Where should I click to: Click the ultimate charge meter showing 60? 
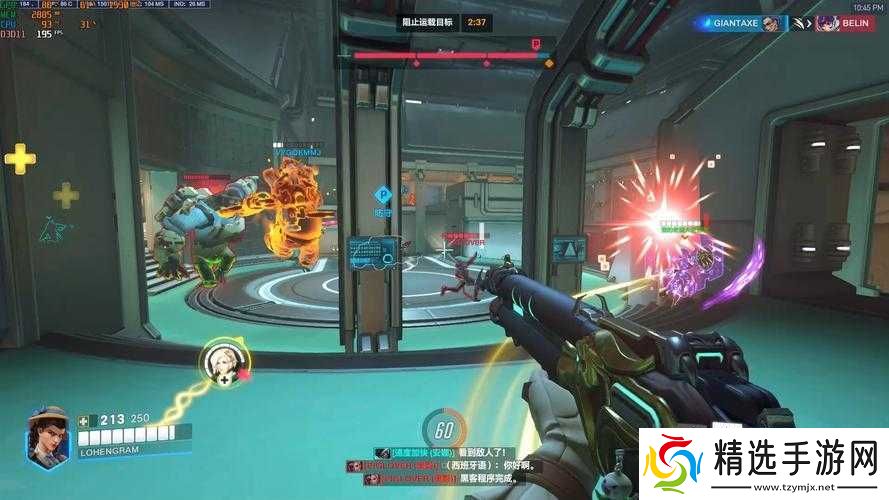pos(445,431)
